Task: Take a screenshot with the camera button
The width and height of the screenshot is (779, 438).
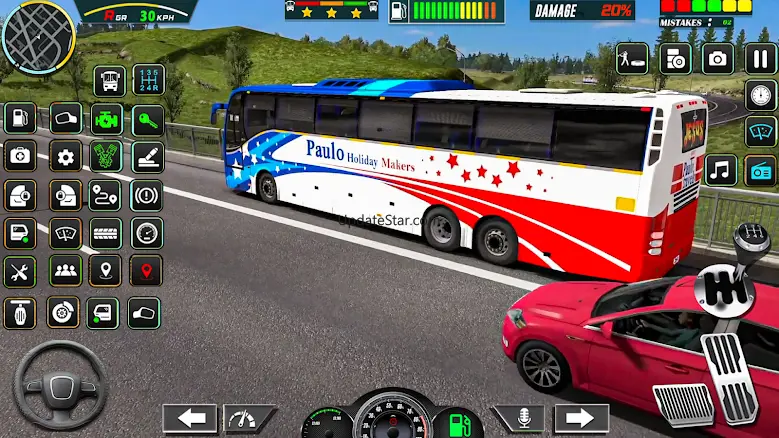Action: pos(717,58)
